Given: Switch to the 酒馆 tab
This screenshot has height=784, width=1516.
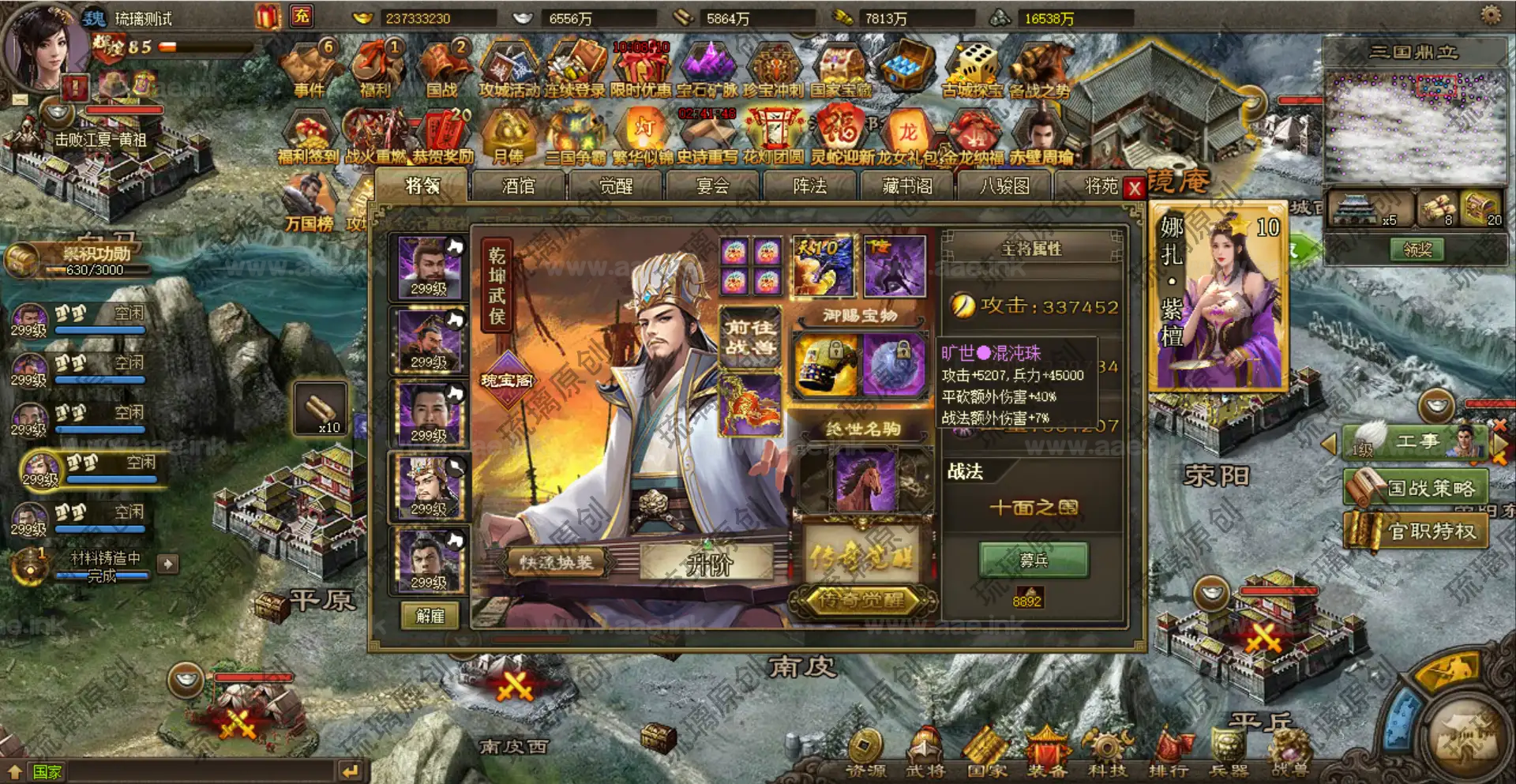Looking at the screenshot, I should point(518,186).
